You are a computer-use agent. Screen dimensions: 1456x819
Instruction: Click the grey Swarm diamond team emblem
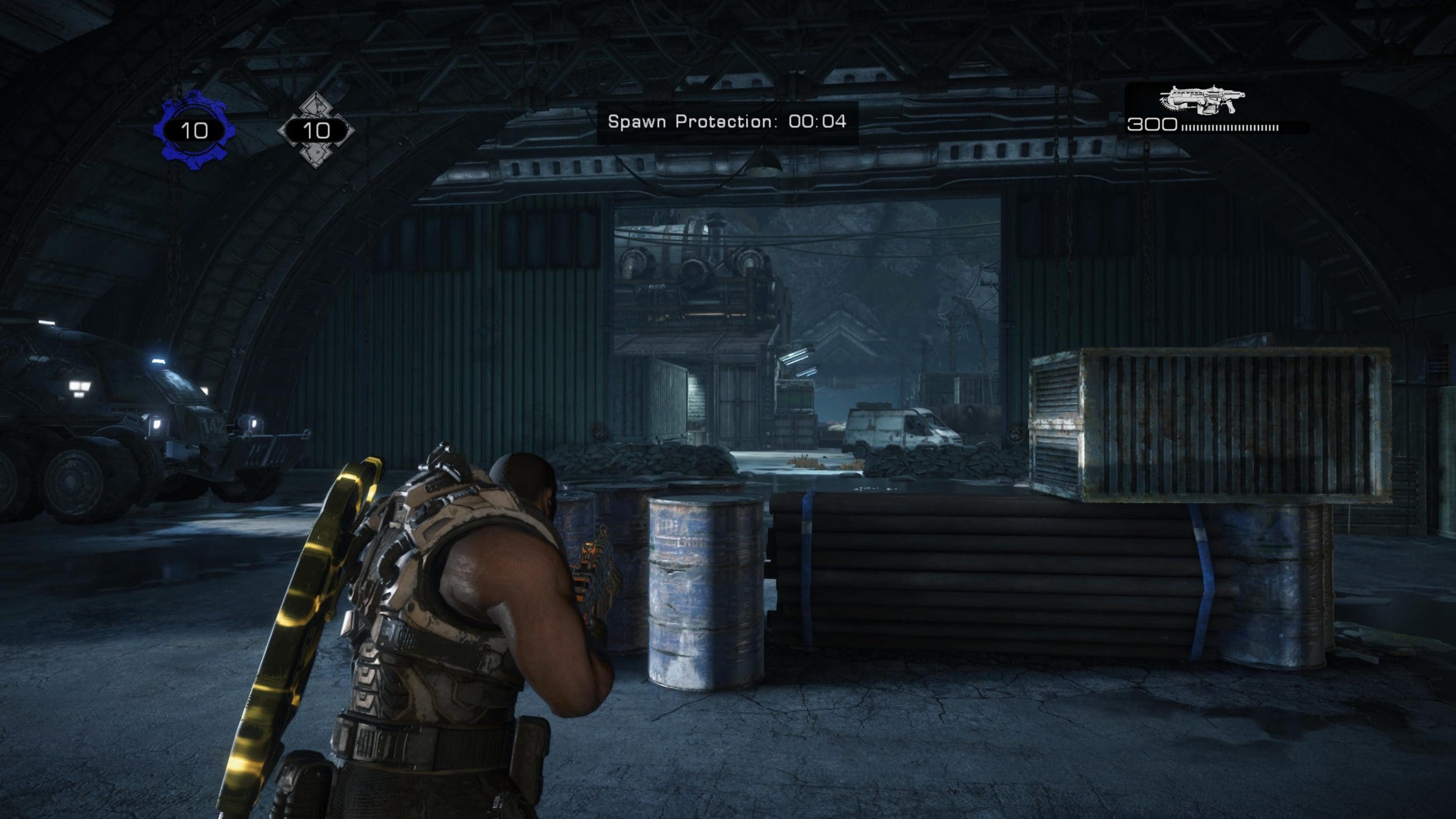(316, 130)
